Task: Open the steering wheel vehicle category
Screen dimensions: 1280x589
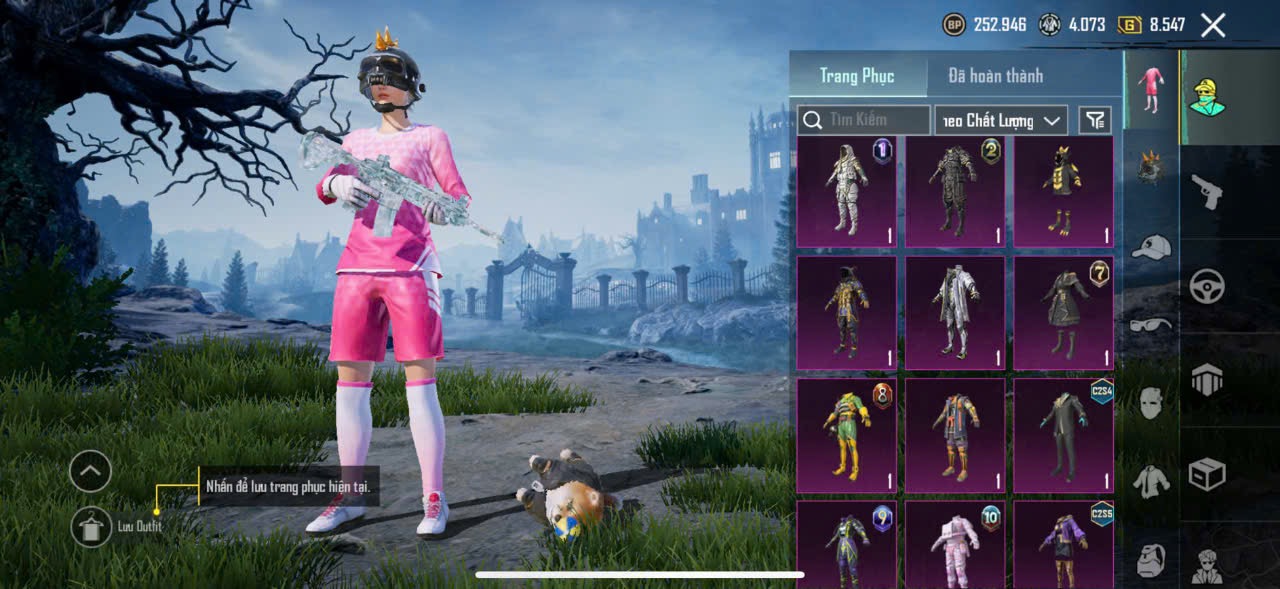Action: click(1207, 287)
